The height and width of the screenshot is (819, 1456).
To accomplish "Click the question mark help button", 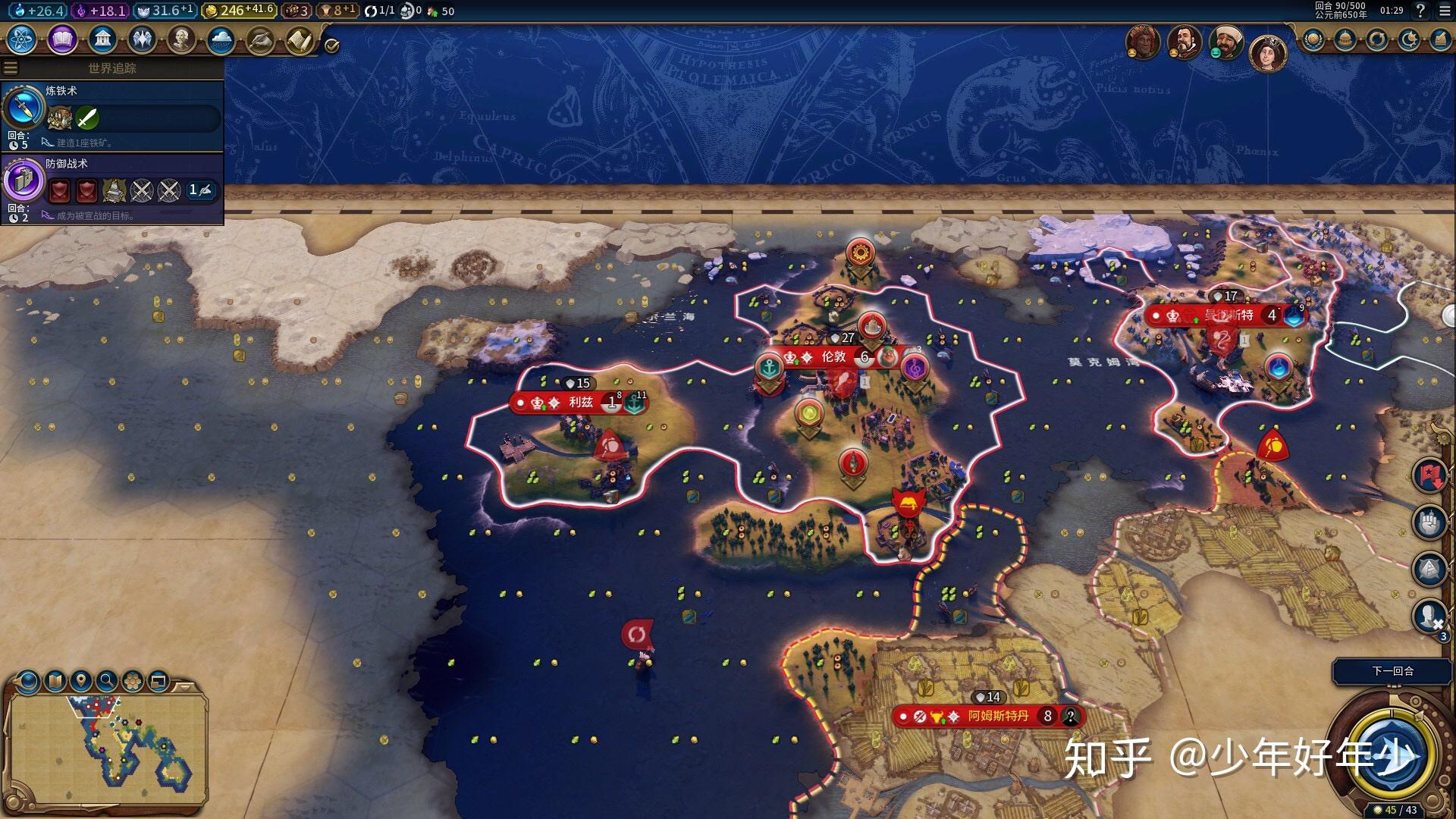I will pos(1420,11).
